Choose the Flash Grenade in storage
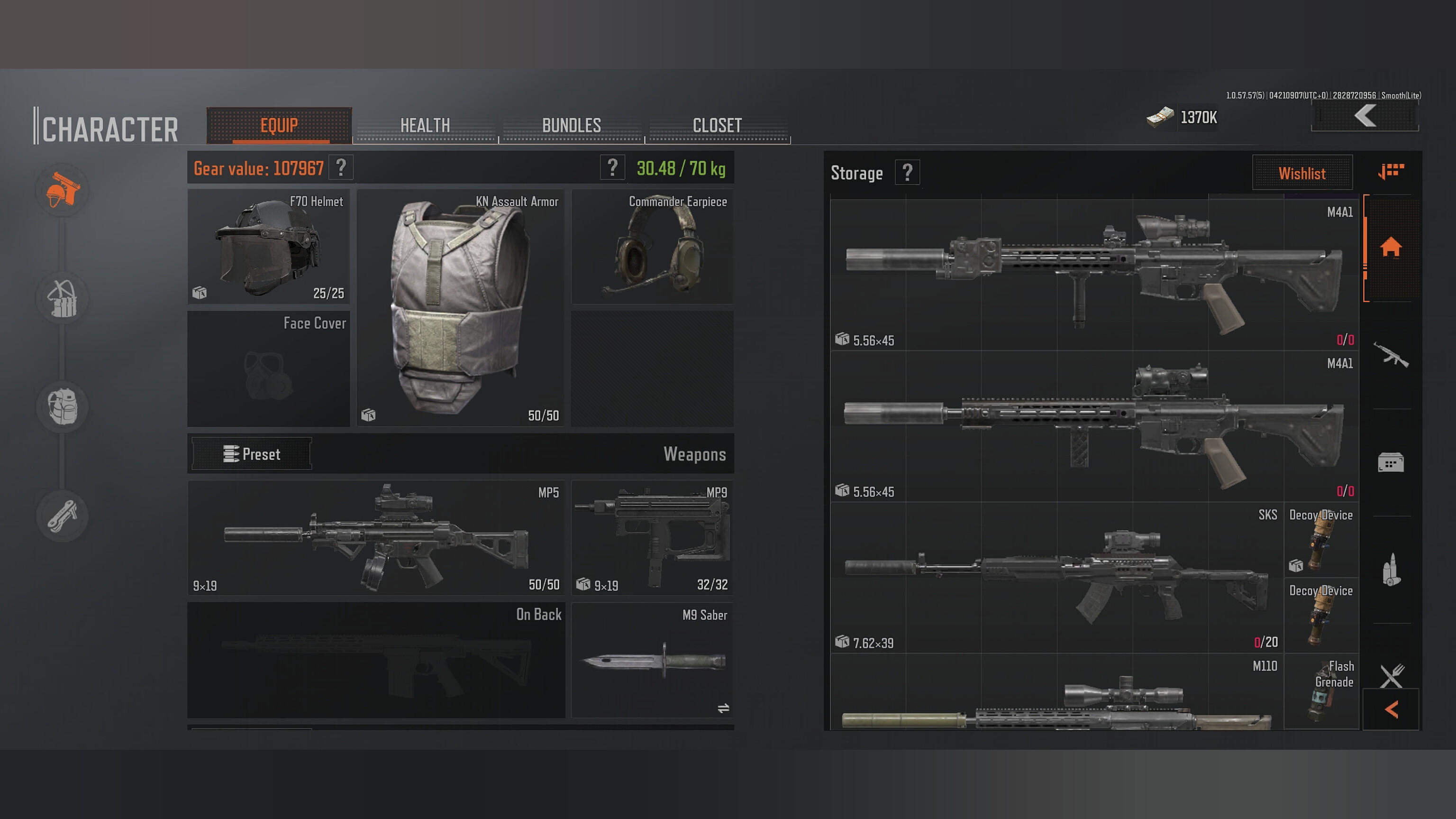 (1321, 691)
